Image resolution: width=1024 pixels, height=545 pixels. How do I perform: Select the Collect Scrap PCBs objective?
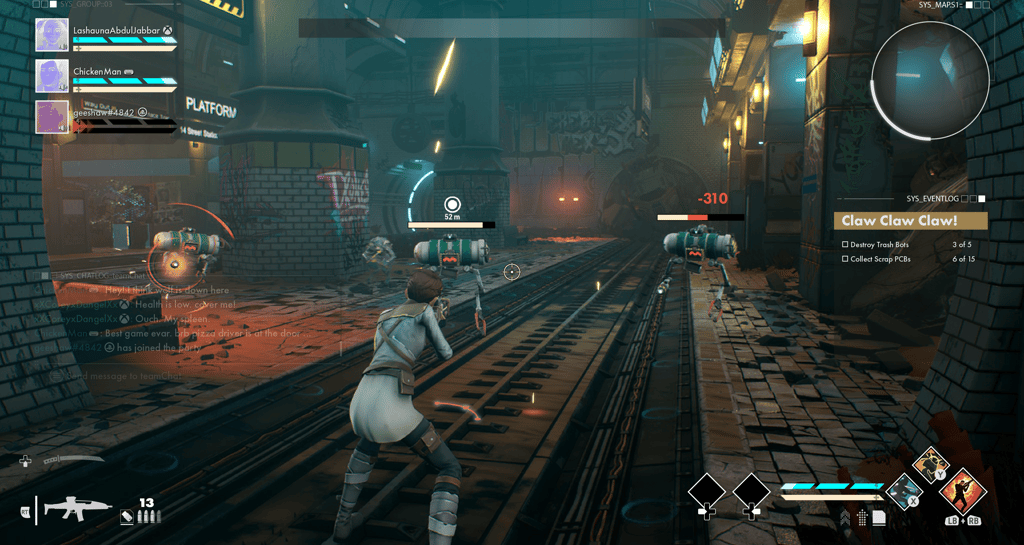click(x=882, y=260)
